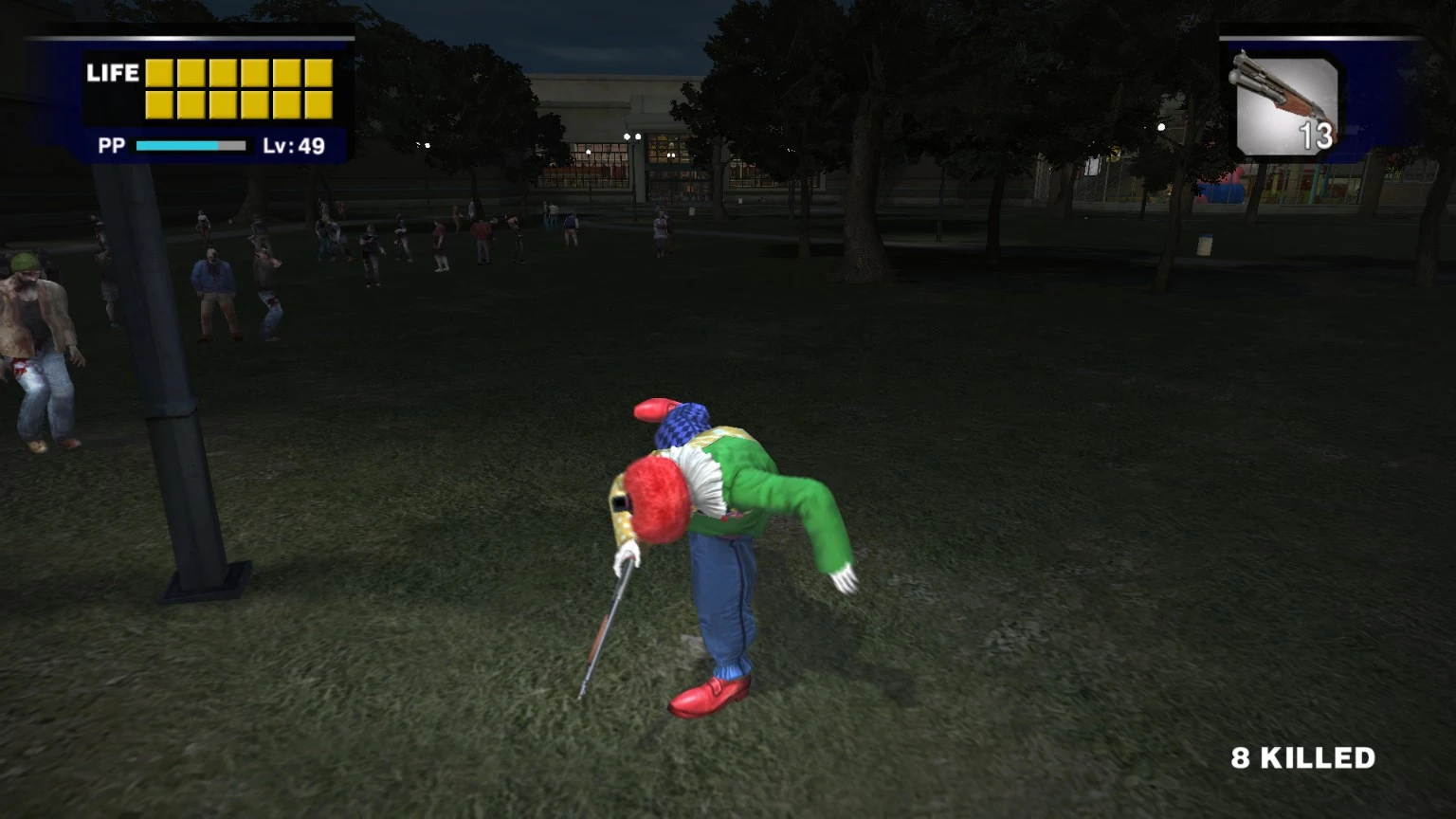Image resolution: width=1456 pixels, height=819 pixels.
Task: Click the Lv:49 level indicator
Action: (294, 147)
